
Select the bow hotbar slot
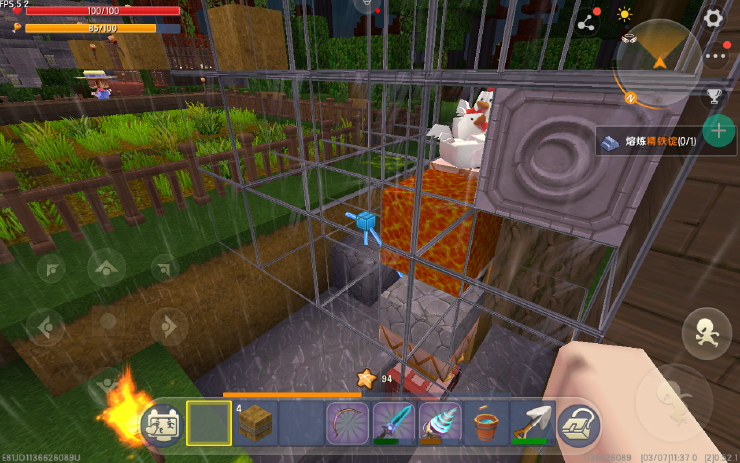click(344, 424)
